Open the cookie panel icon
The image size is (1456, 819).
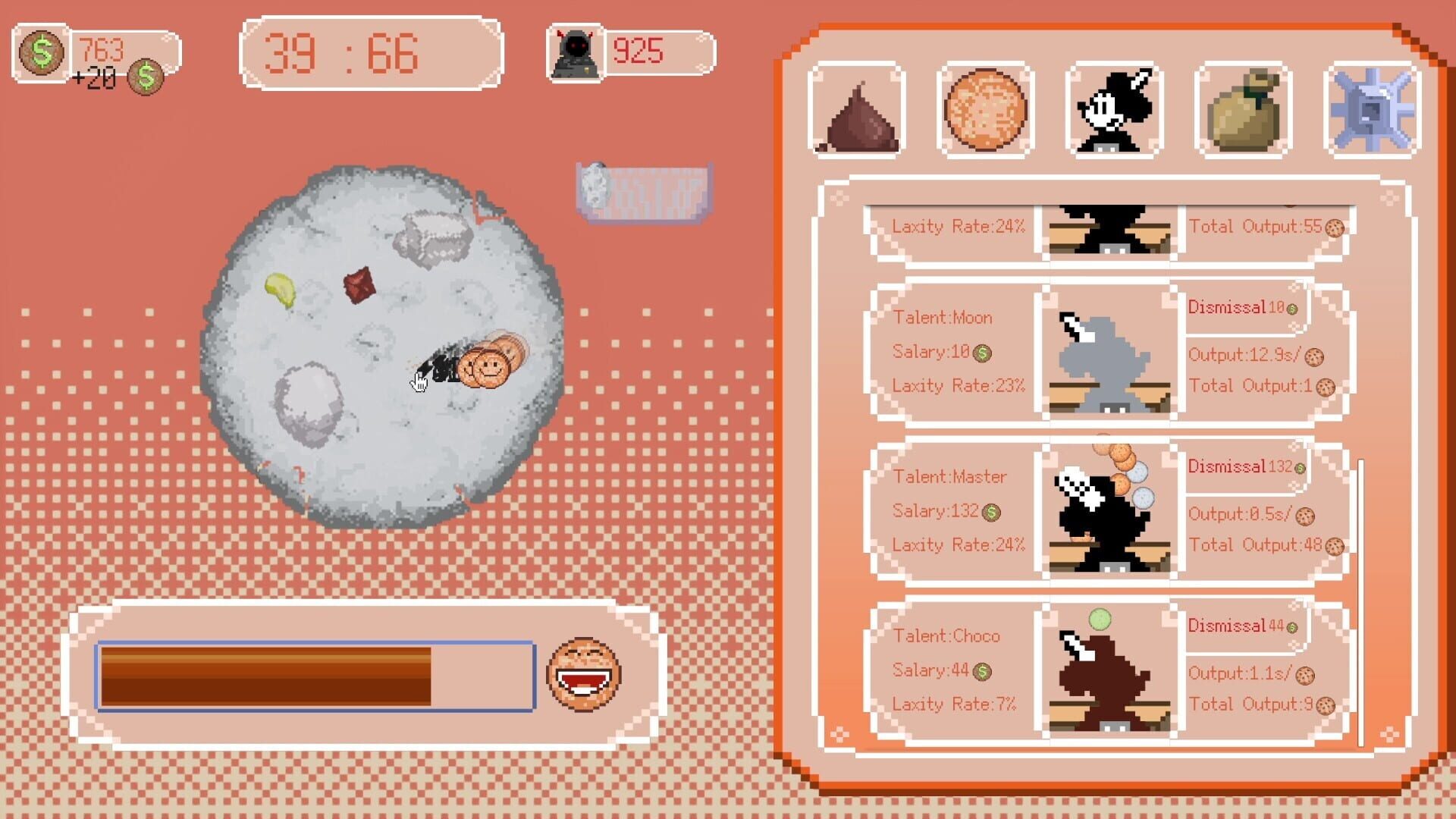tap(986, 114)
